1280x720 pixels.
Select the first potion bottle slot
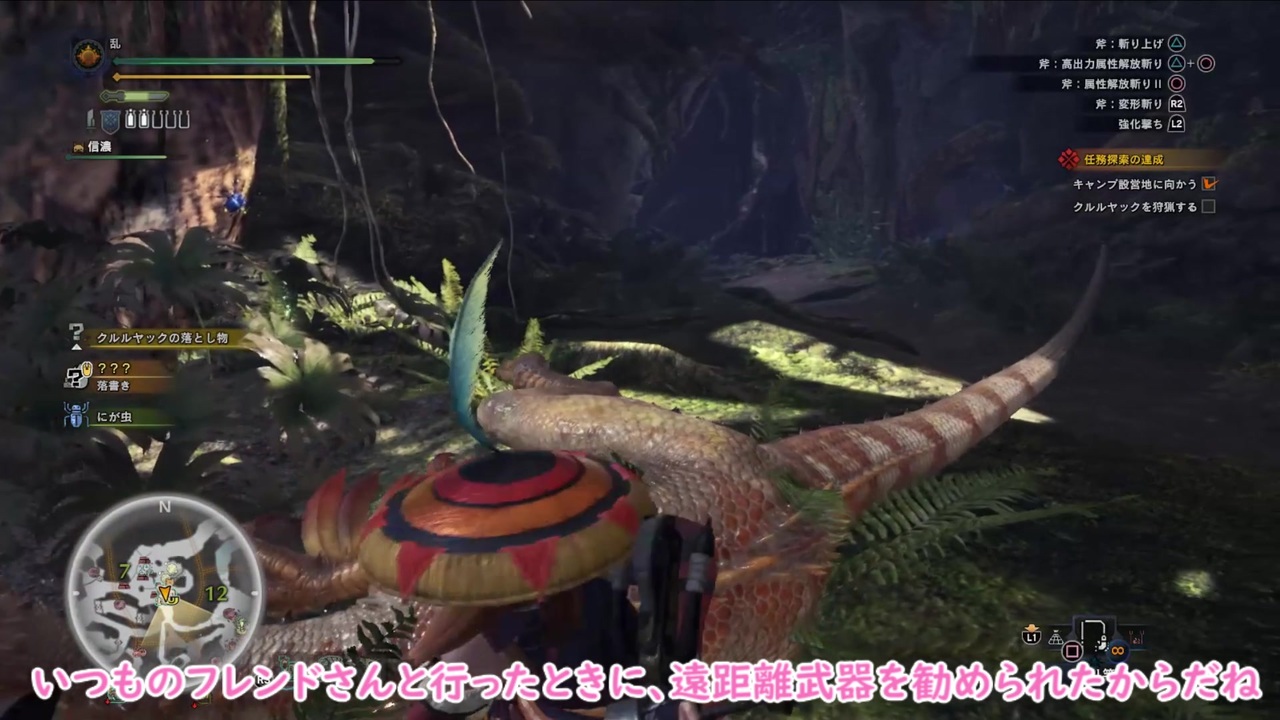(131, 118)
